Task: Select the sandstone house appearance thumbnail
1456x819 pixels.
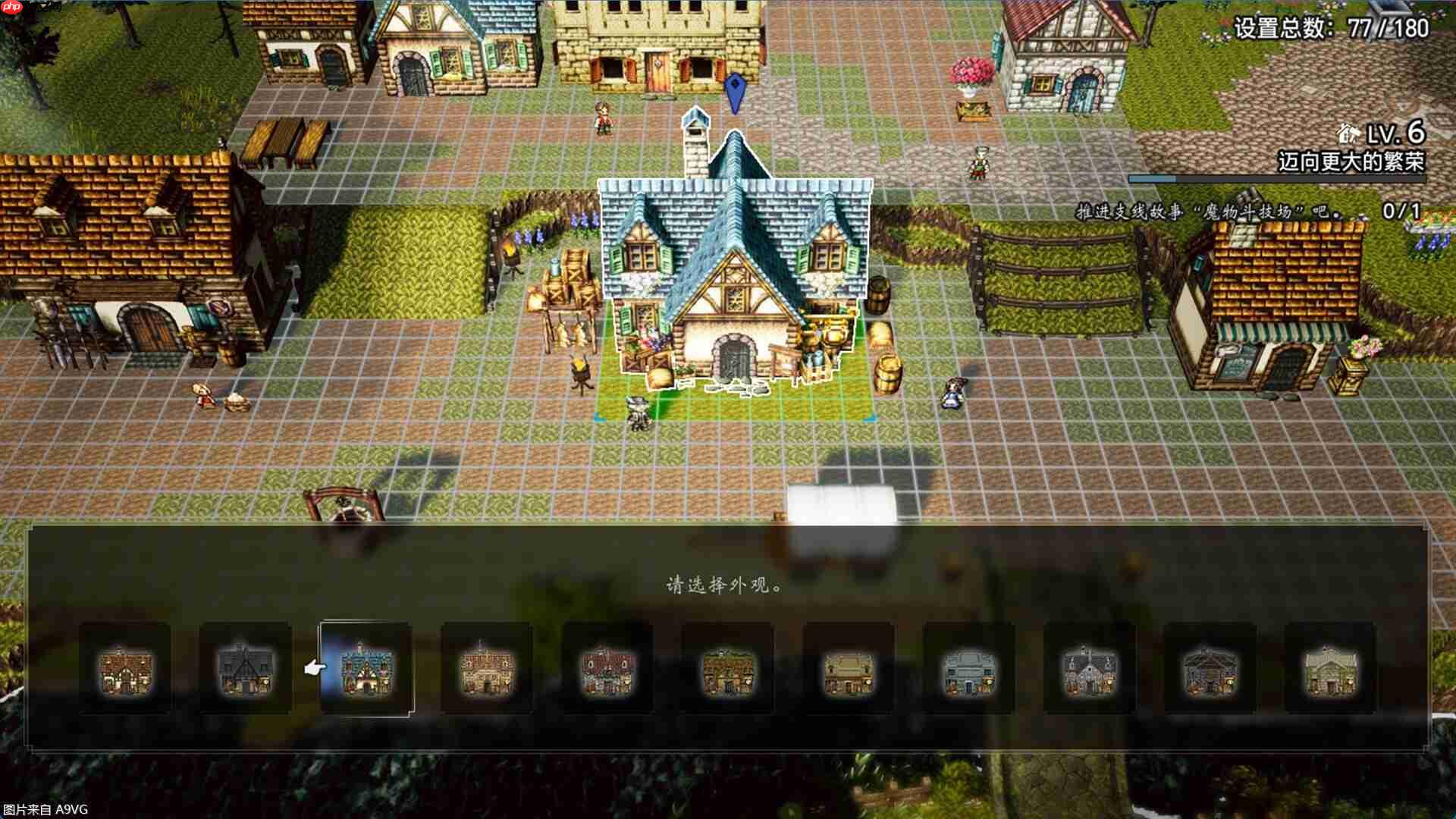Action: tap(485, 671)
